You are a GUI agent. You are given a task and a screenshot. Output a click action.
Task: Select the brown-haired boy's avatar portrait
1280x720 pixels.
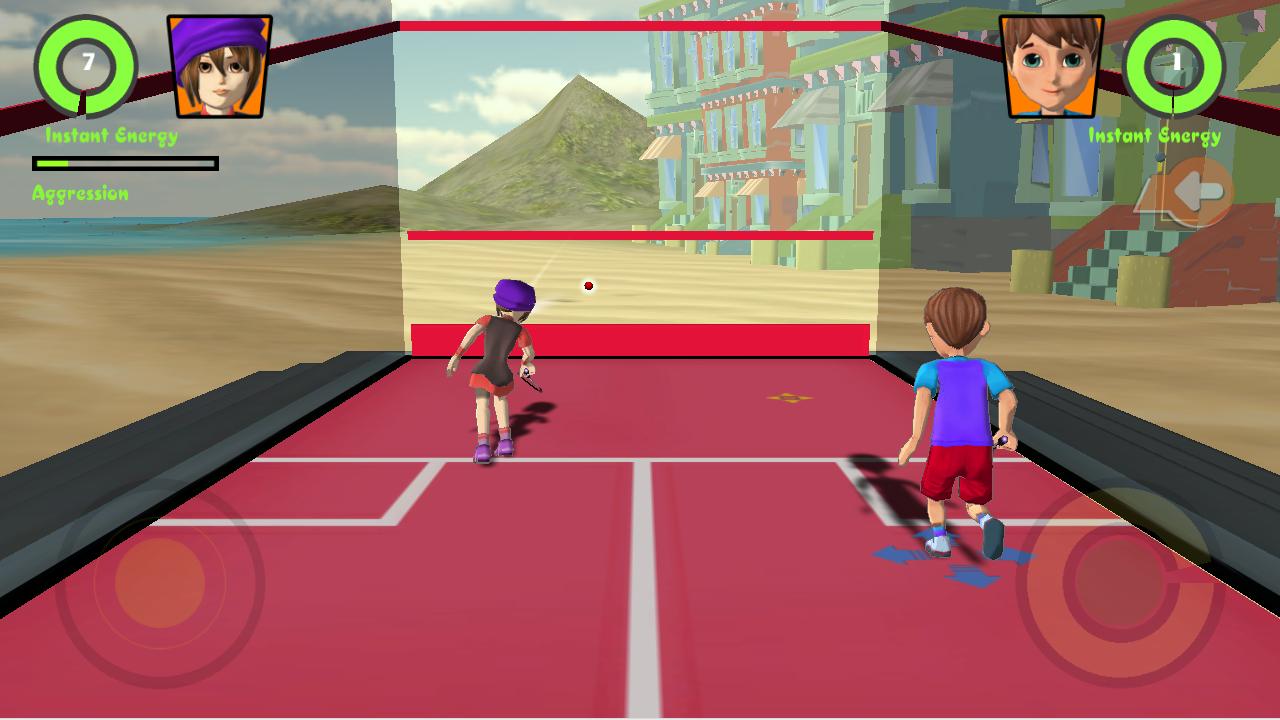[1052, 65]
